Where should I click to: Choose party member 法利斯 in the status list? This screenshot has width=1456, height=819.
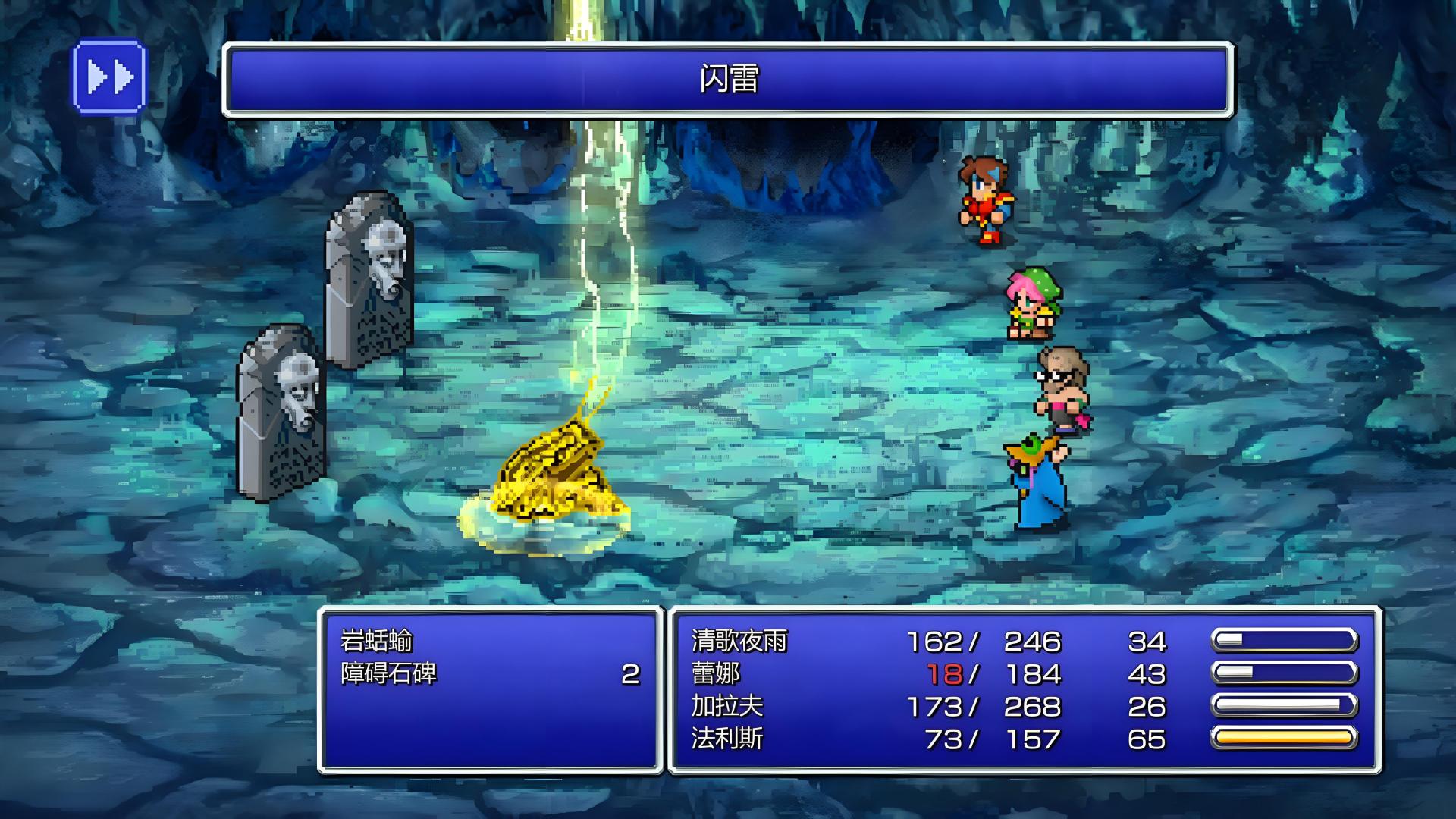tap(726, 739)
